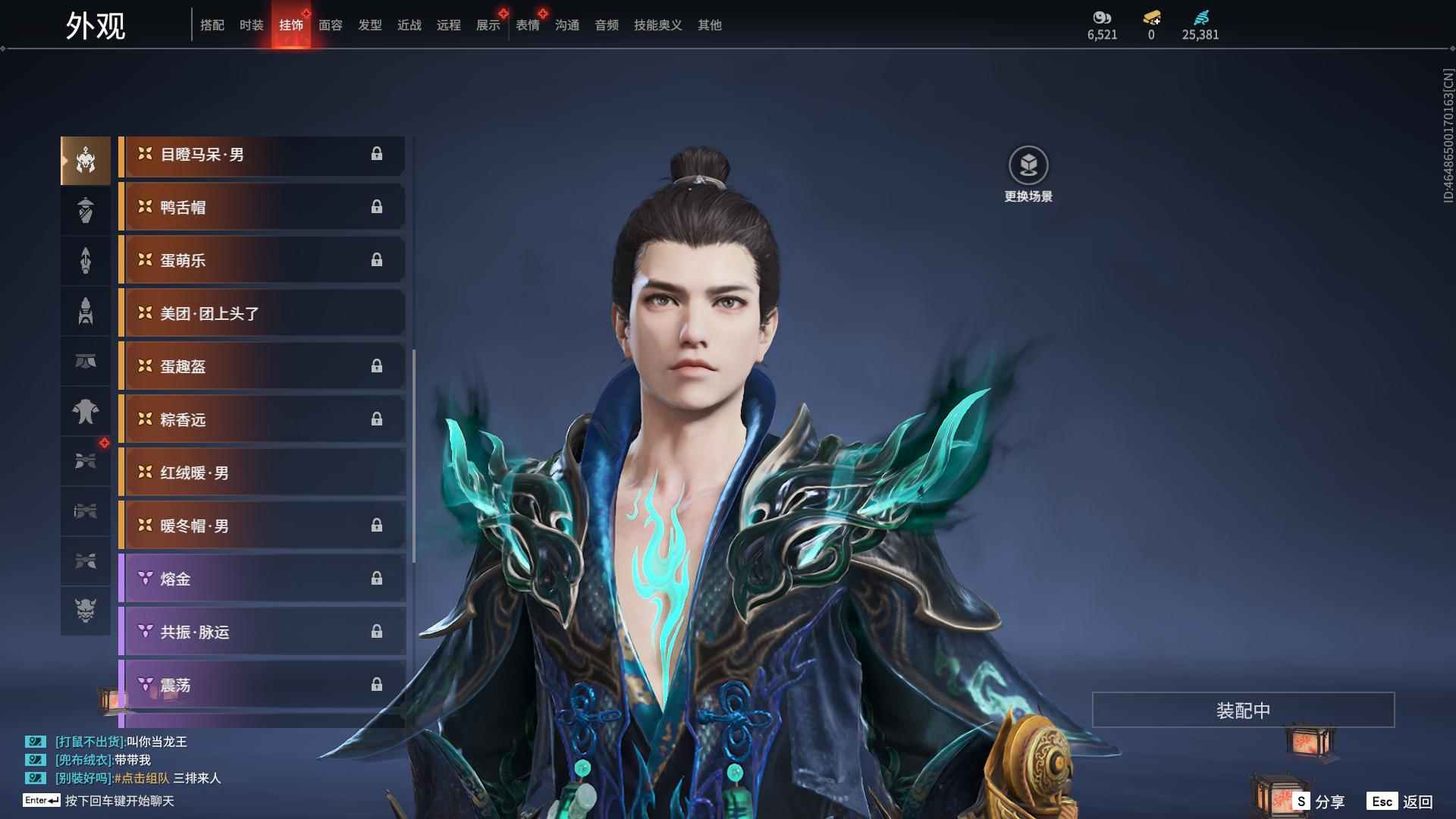Choose the 鸭舌帽 accessory
Image resolution: width=1456 pixels, height=819 pixels.
coord(262,207)
